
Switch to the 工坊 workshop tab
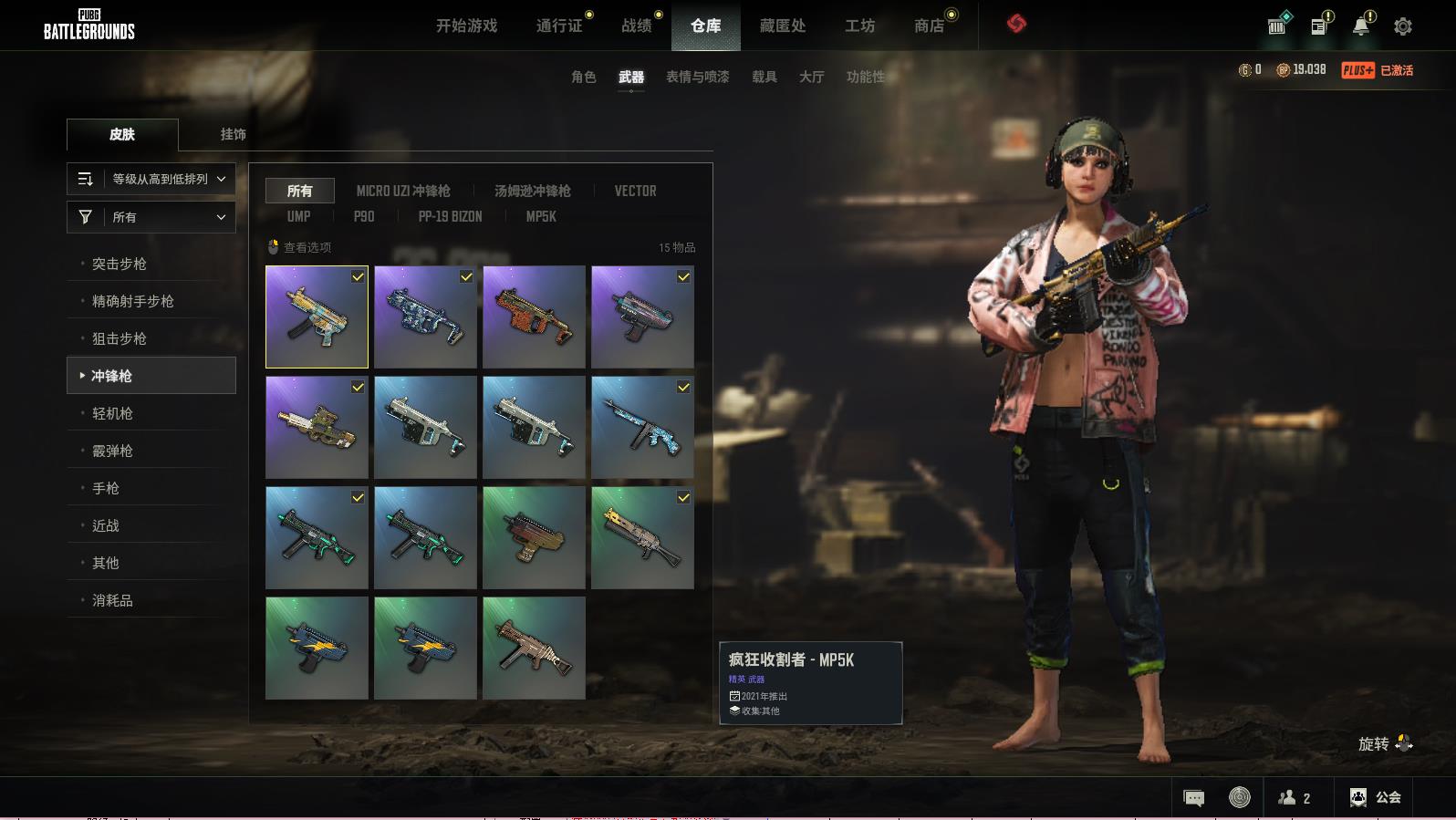tap(859, 26)
